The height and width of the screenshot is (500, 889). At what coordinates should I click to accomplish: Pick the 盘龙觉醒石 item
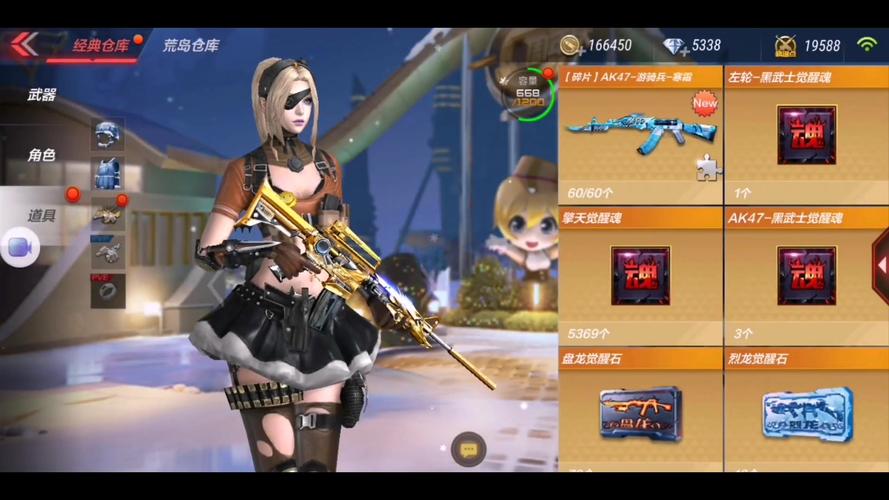pos(640,410)
